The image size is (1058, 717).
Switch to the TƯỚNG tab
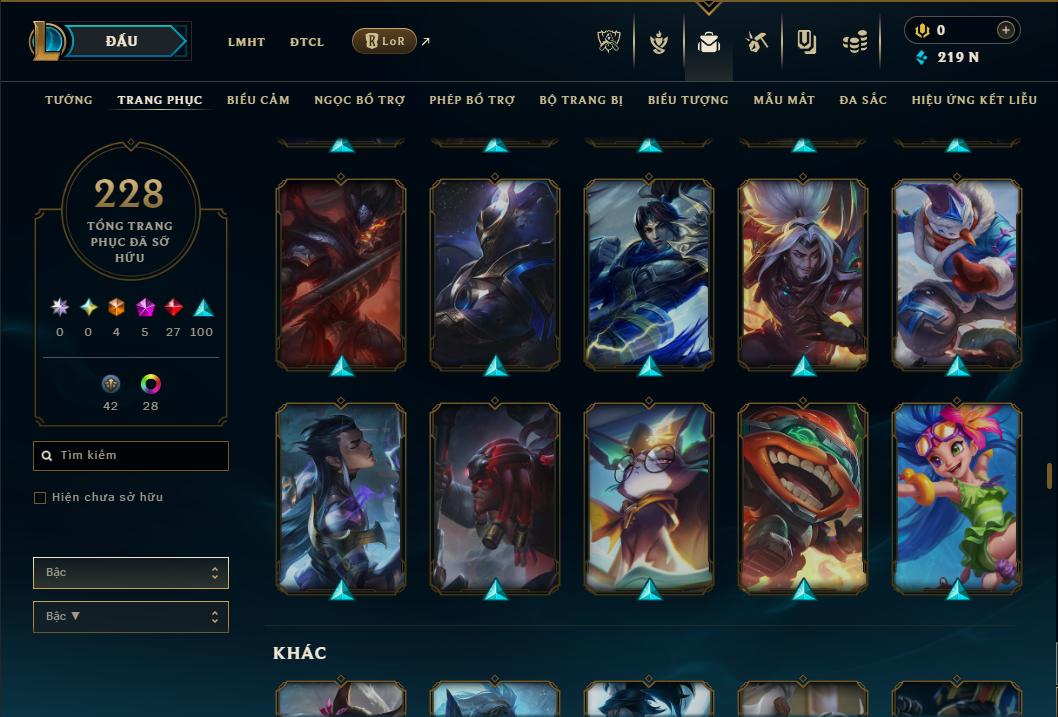click(x=69, y=100)
